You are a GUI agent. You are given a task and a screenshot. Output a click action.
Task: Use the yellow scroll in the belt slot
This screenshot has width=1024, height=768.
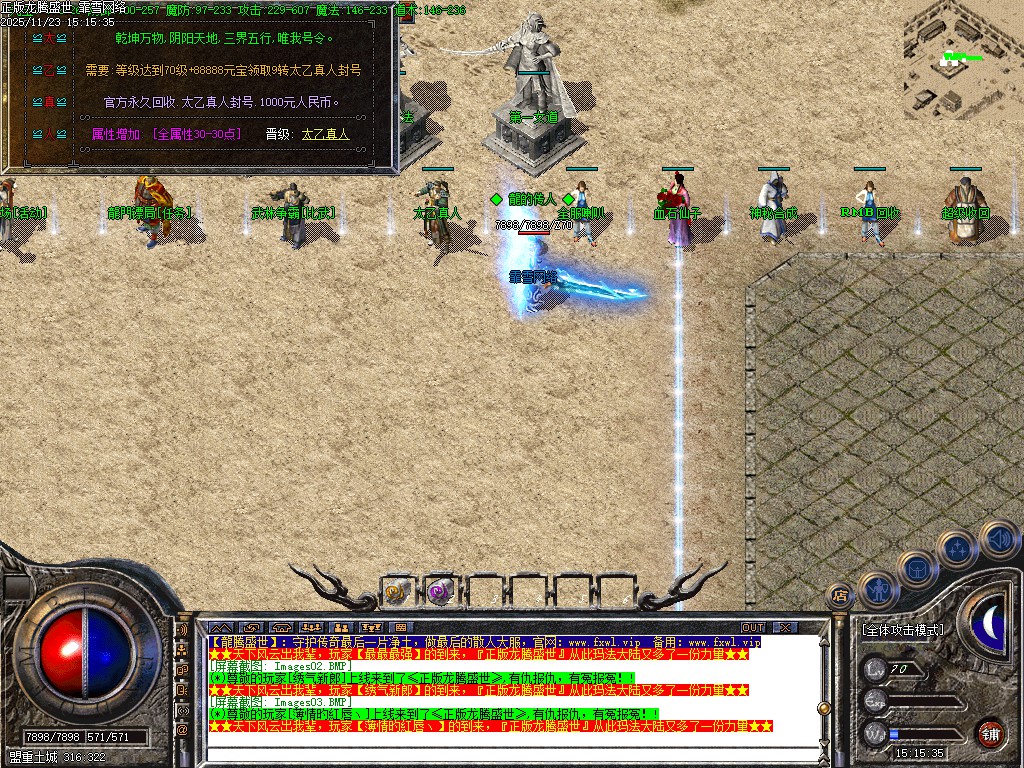tap(397, 592)
